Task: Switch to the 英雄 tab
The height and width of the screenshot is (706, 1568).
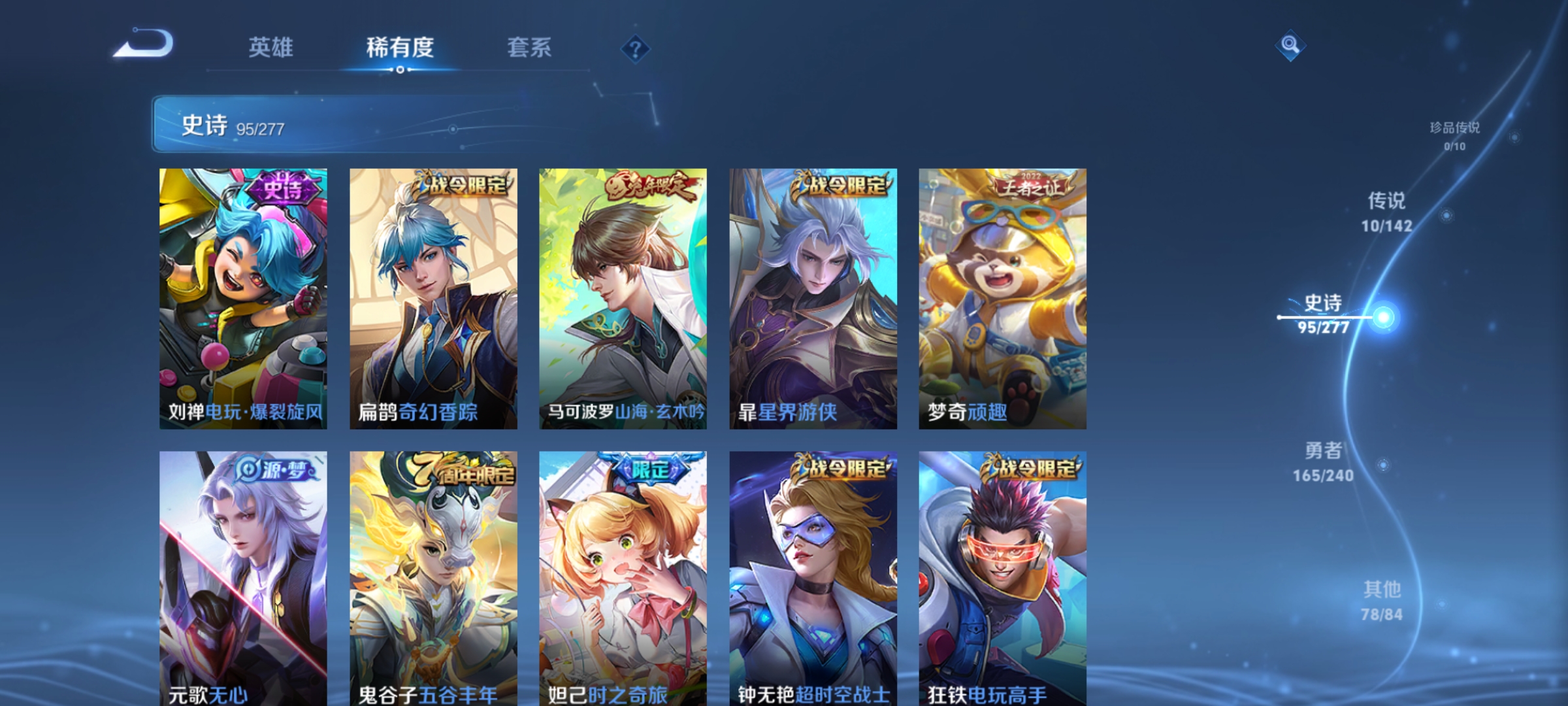Action: point(272,47)
